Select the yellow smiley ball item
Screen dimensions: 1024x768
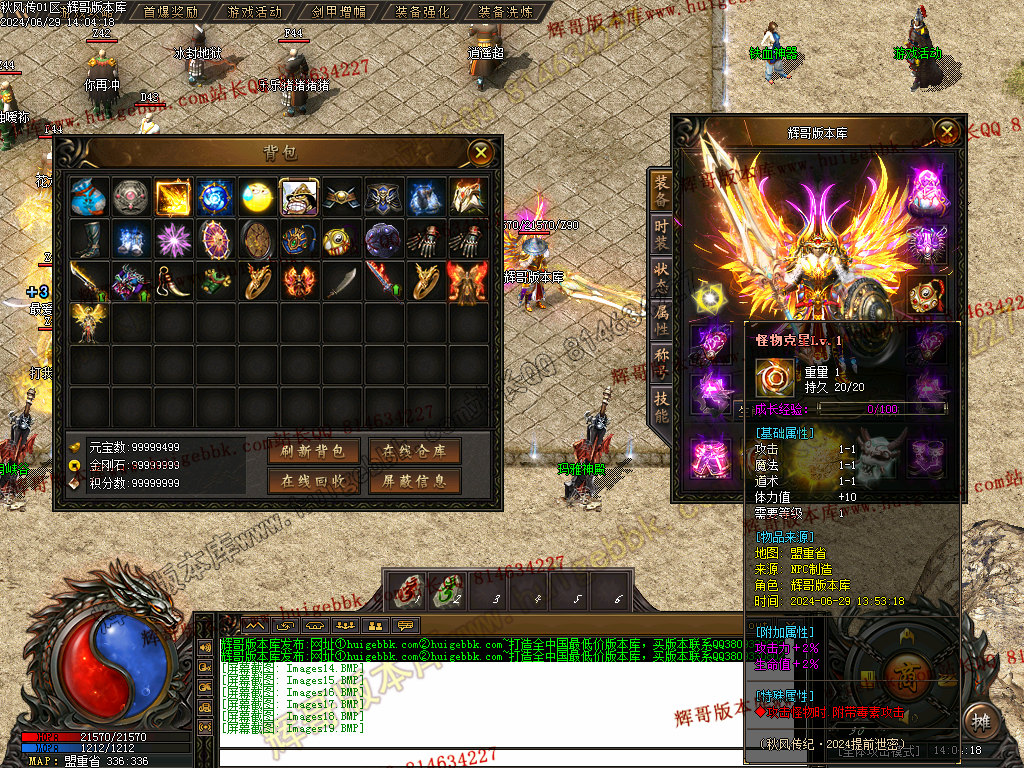click(257, 197)
